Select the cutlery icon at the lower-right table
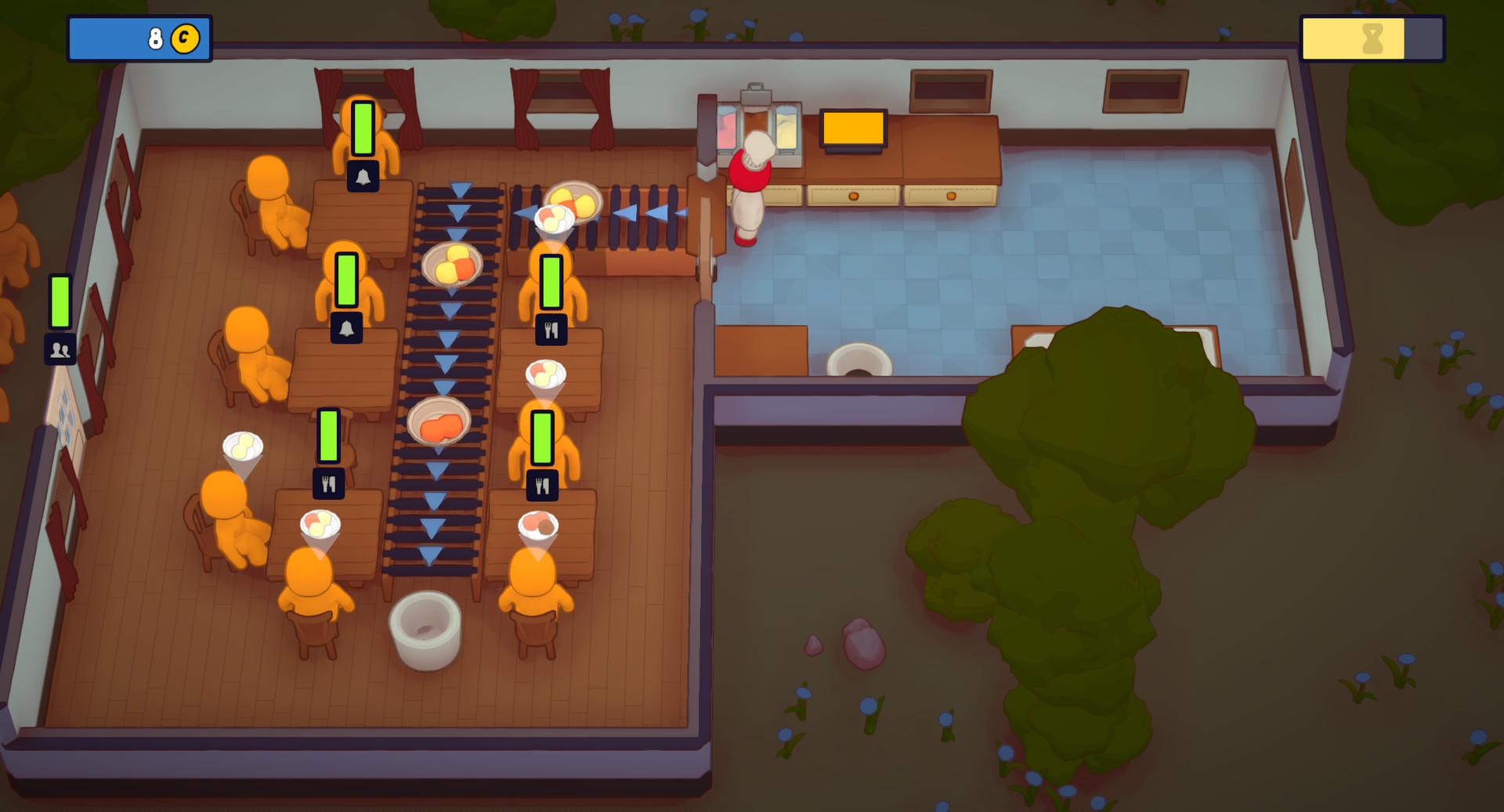 tap(544, 485)
